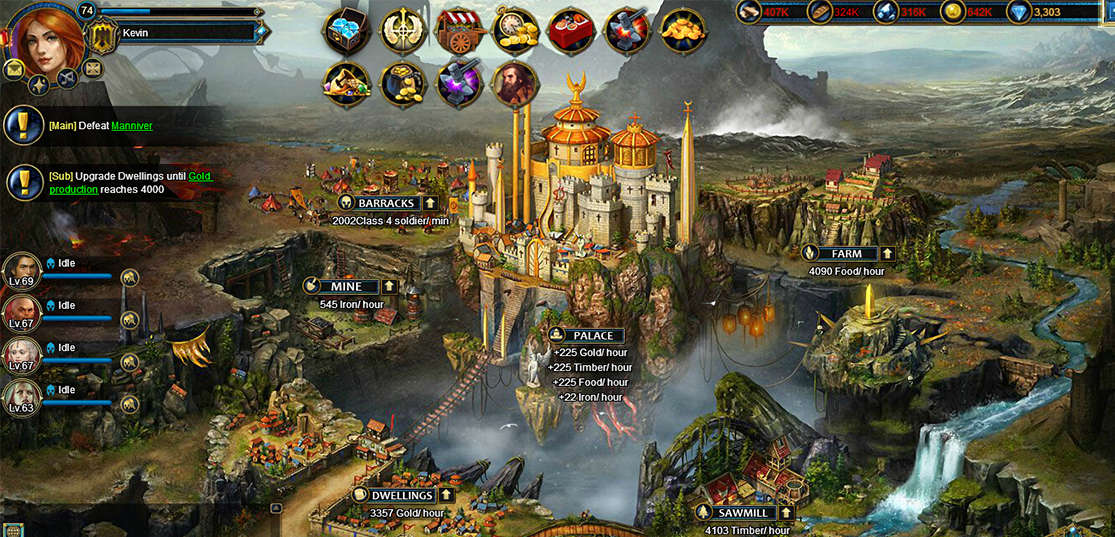Select the bearded man portrait icon
The height and width of the screenshot is (537, 1115).
516,85
